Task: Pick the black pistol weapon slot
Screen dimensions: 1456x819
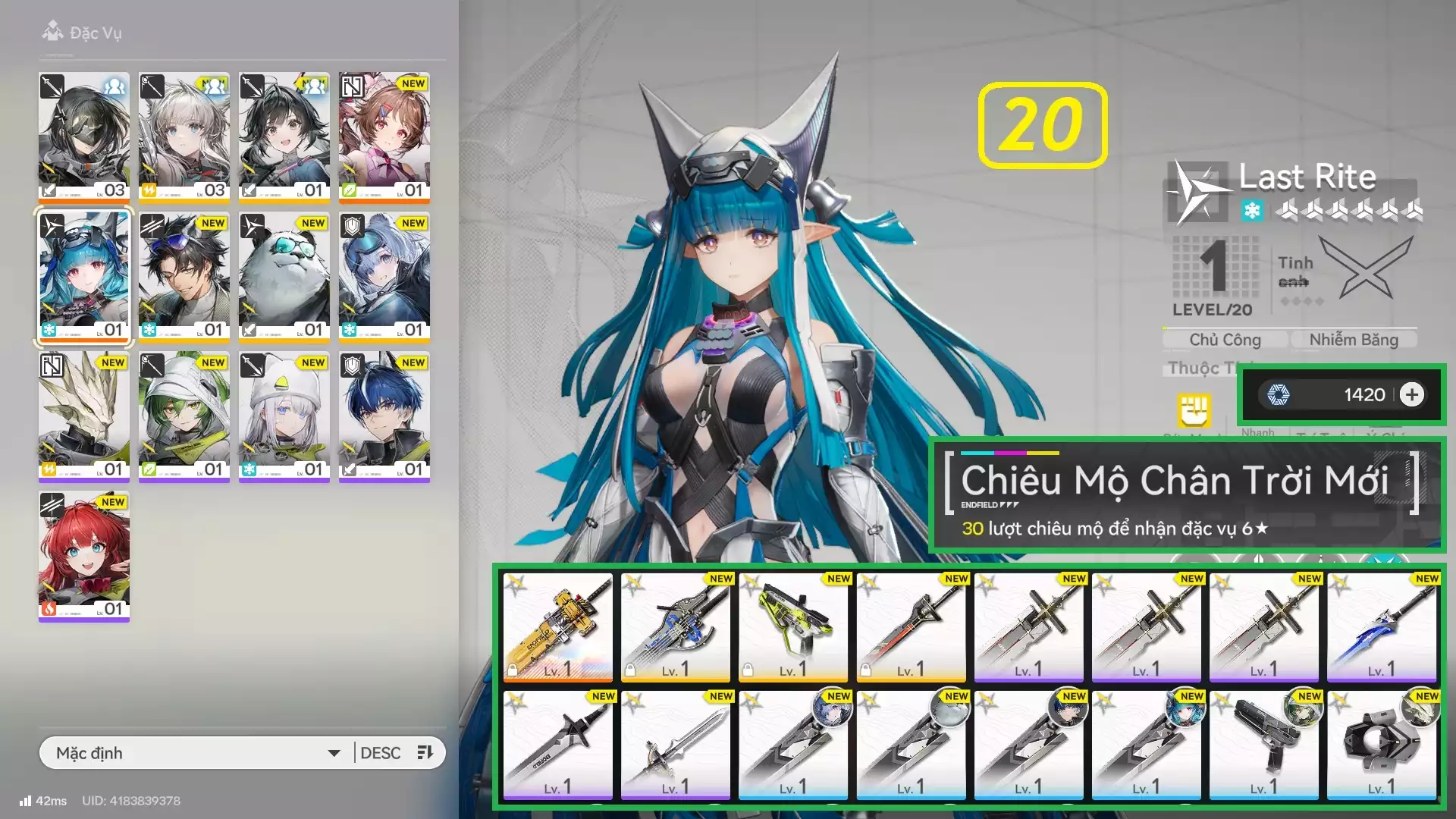Action: click(1264, 745)
